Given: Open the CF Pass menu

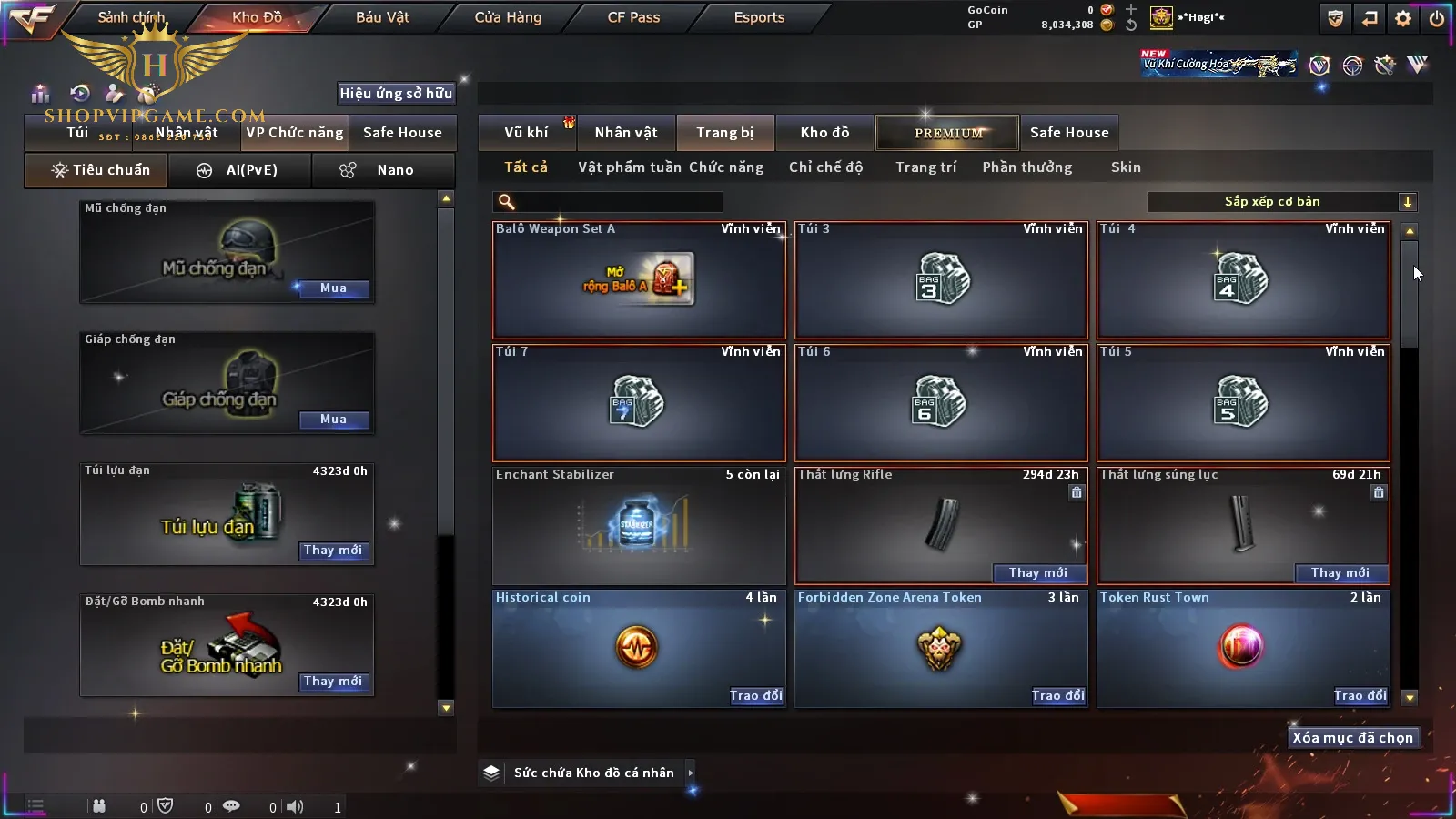Looking at the screenshot, I should pos(633,17).
